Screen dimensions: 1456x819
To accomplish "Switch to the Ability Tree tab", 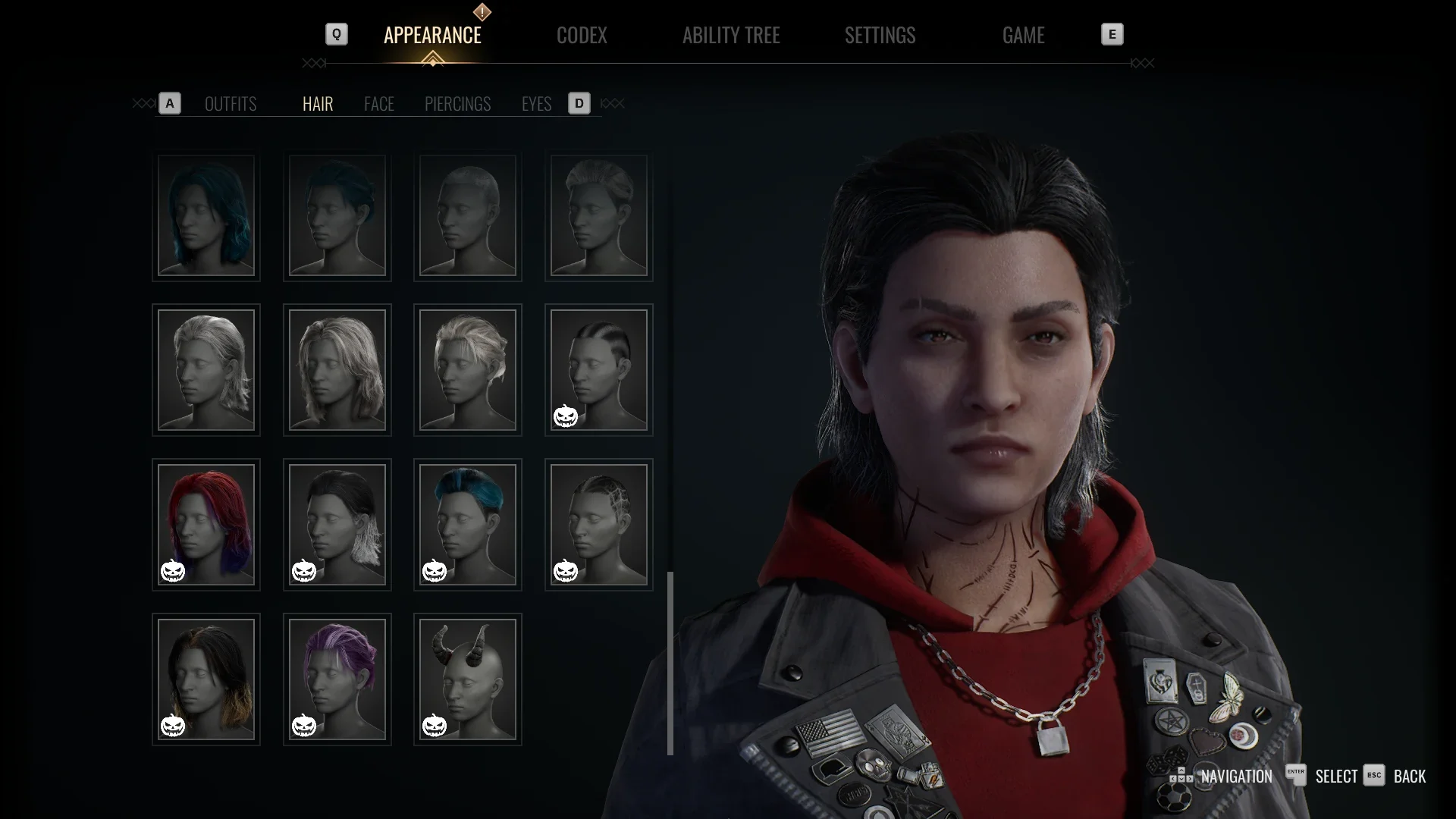I will click(x=730, y=36).
